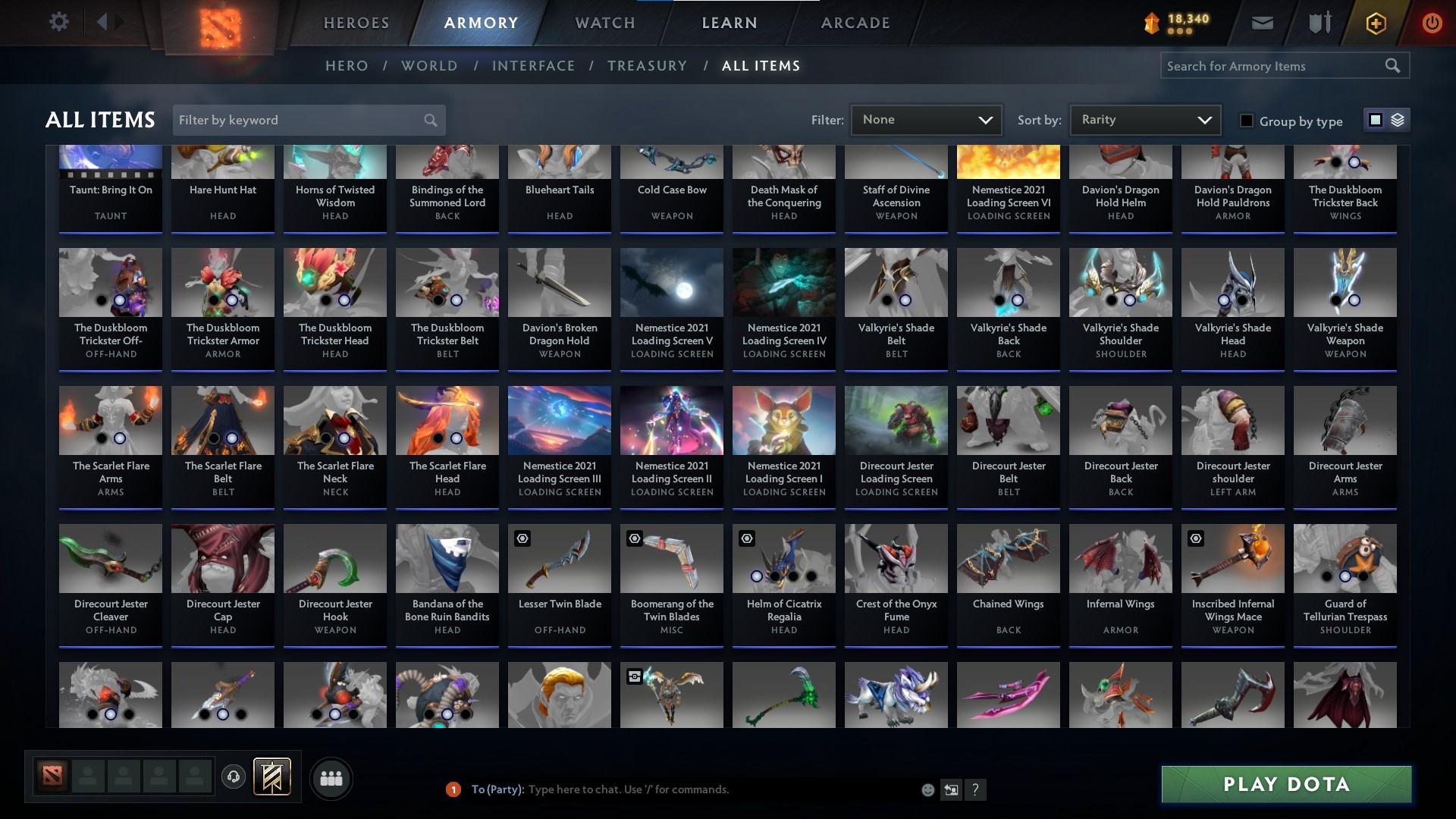The width and height of the screenshot is (1456, 819).
Task: Click the emoticon picker in chat bar
Action: click(x=927, y=789)
